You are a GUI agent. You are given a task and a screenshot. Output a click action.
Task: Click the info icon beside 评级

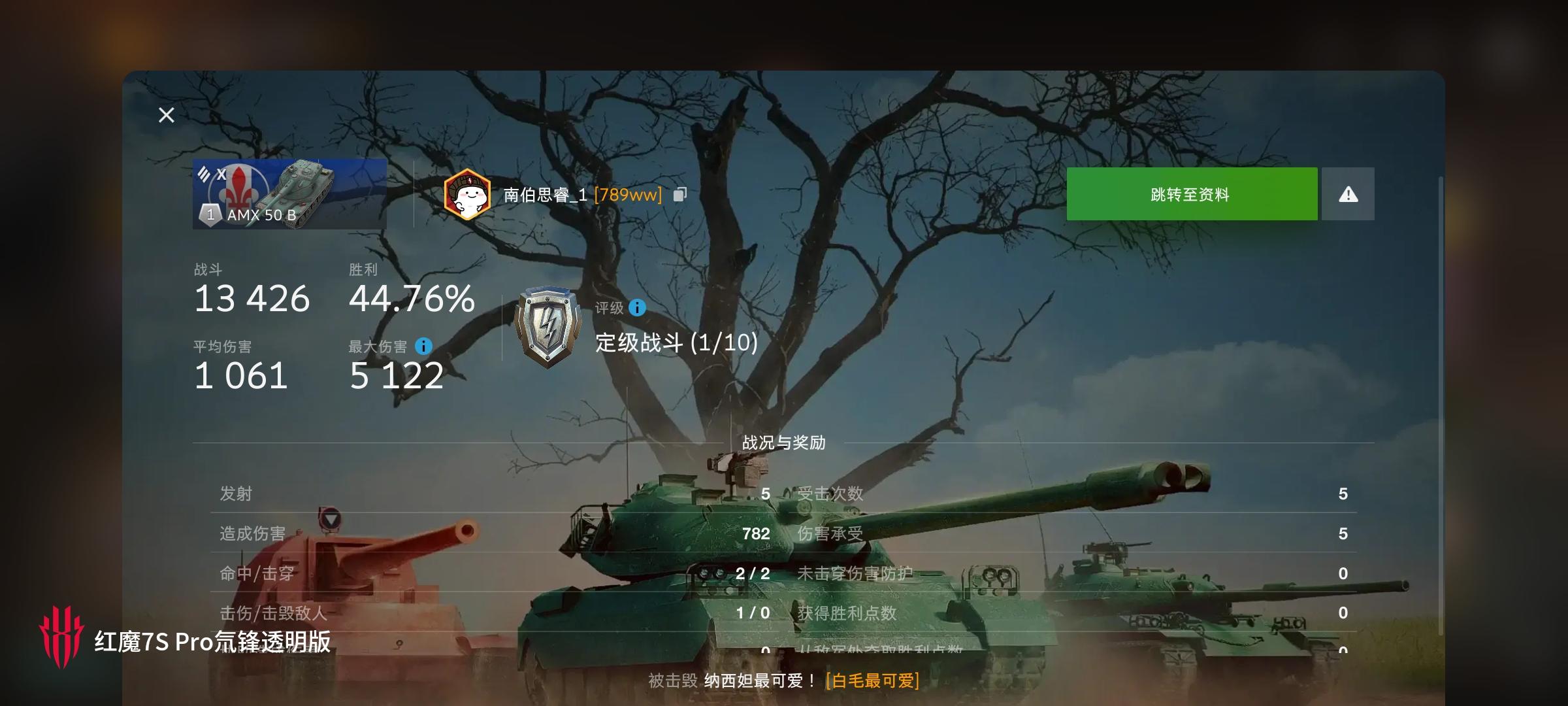tap(636, 309)
